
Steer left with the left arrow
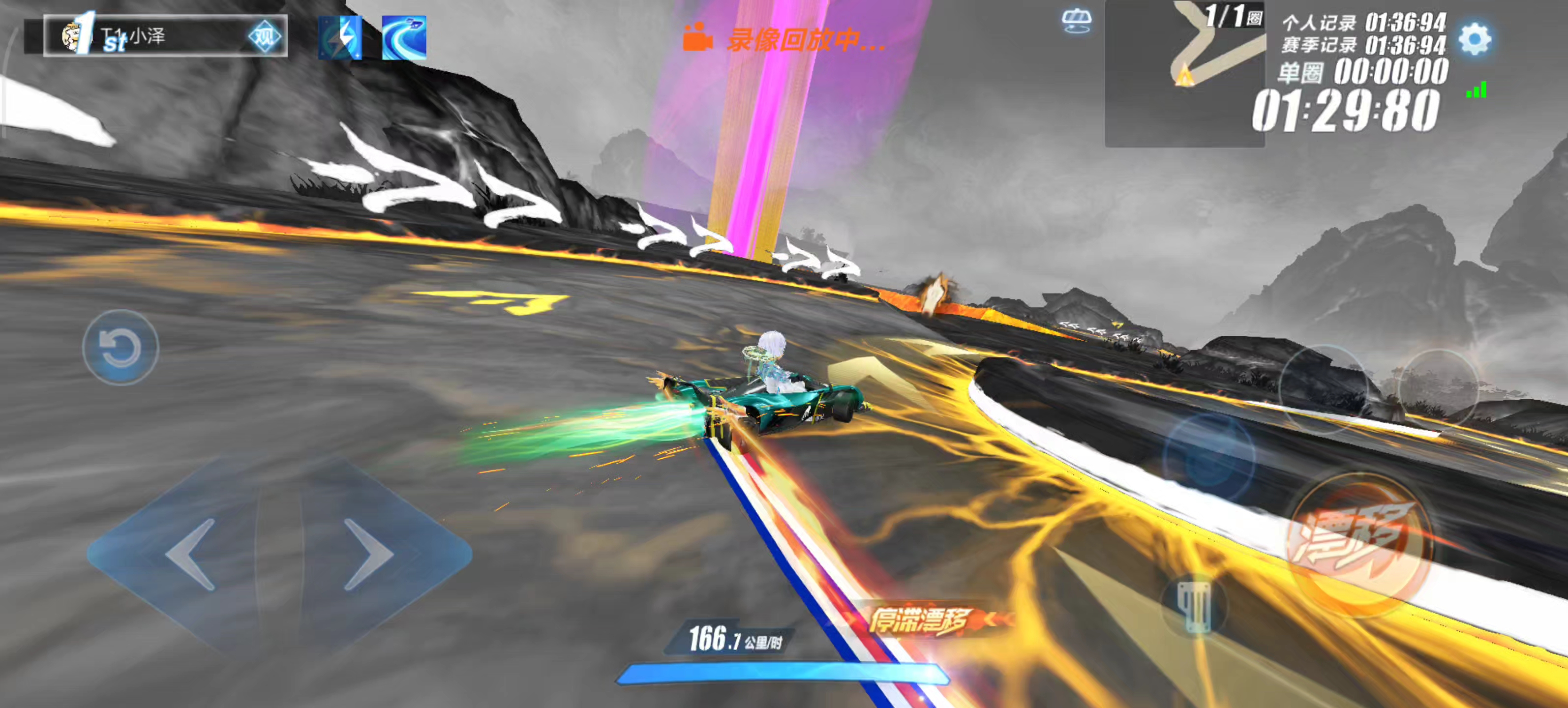190,554
